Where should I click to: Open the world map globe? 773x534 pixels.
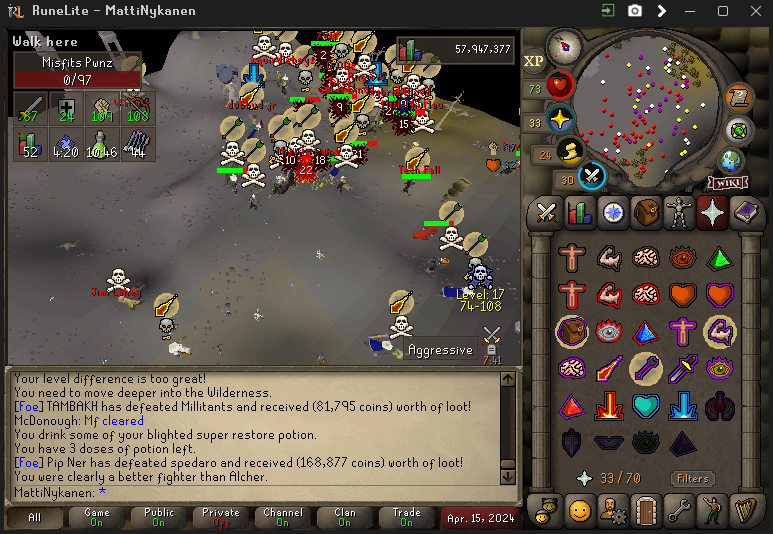point(731,160)
